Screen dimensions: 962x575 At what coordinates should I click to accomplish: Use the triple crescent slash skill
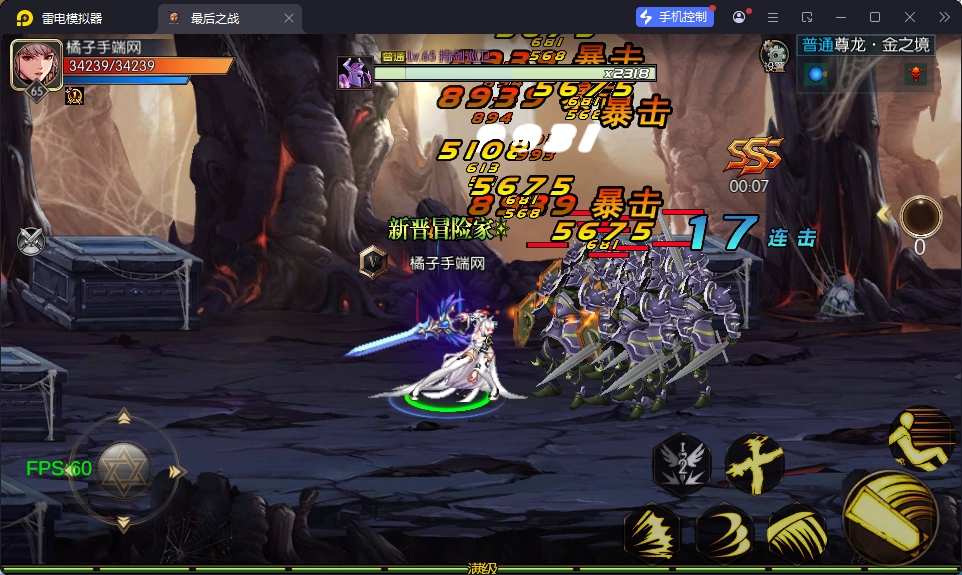(x=725, y=533)
